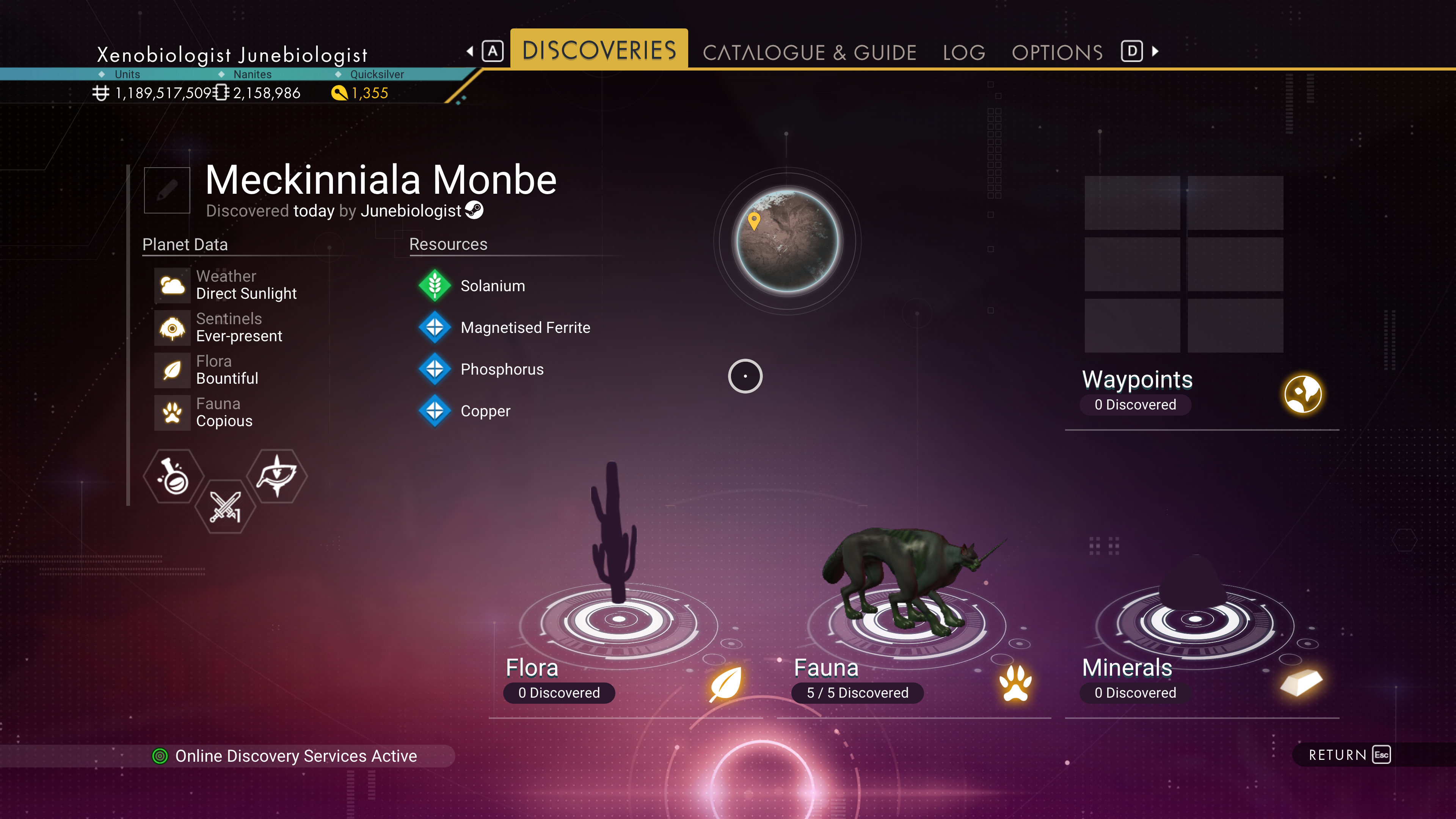The height and width of the screenshot is (819, 1456).
Task: Click the flask potion hexagon icon
Action: [174, 477]
